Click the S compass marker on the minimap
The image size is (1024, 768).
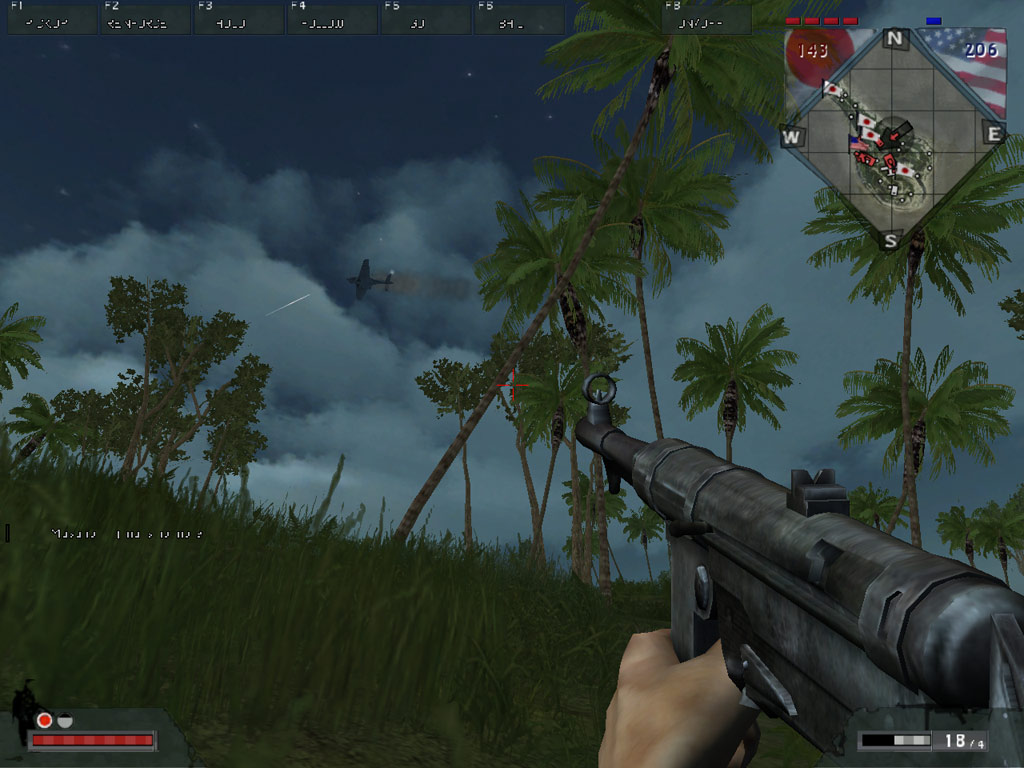point(889,240)
